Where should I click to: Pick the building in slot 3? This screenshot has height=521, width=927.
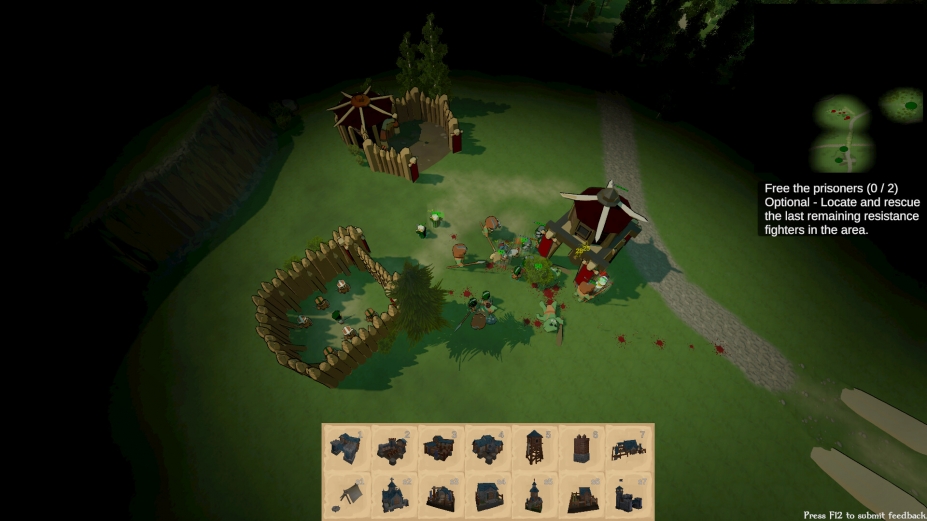point(440,447)
